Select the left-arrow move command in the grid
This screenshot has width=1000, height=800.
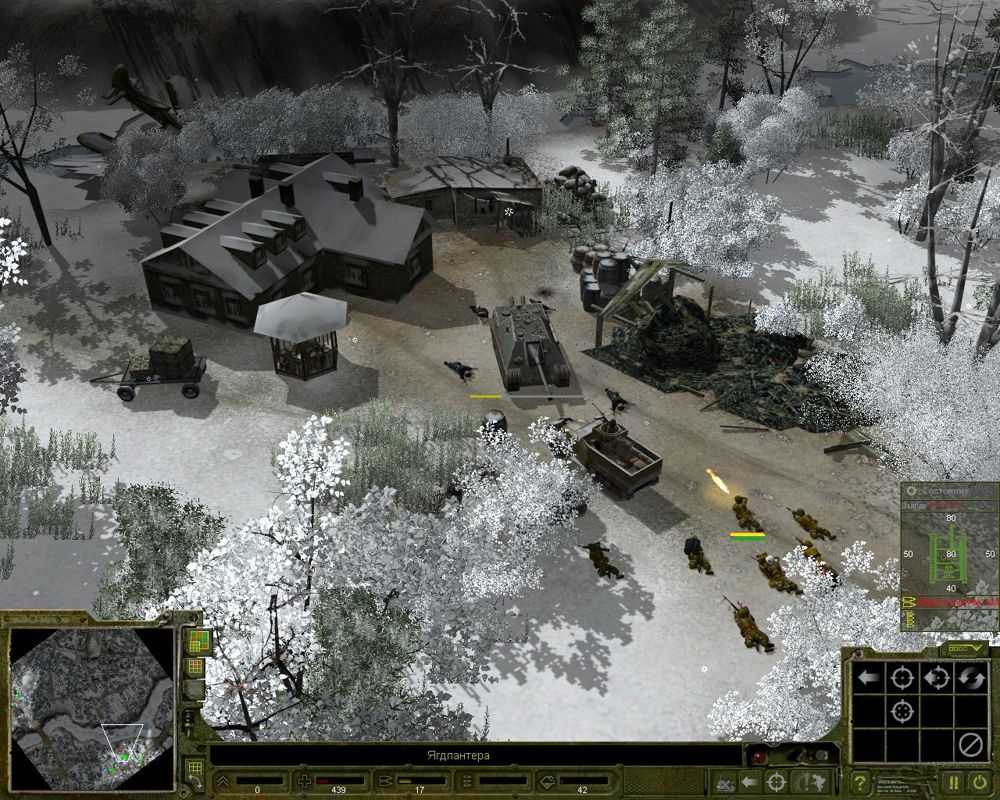coord(868,679)
